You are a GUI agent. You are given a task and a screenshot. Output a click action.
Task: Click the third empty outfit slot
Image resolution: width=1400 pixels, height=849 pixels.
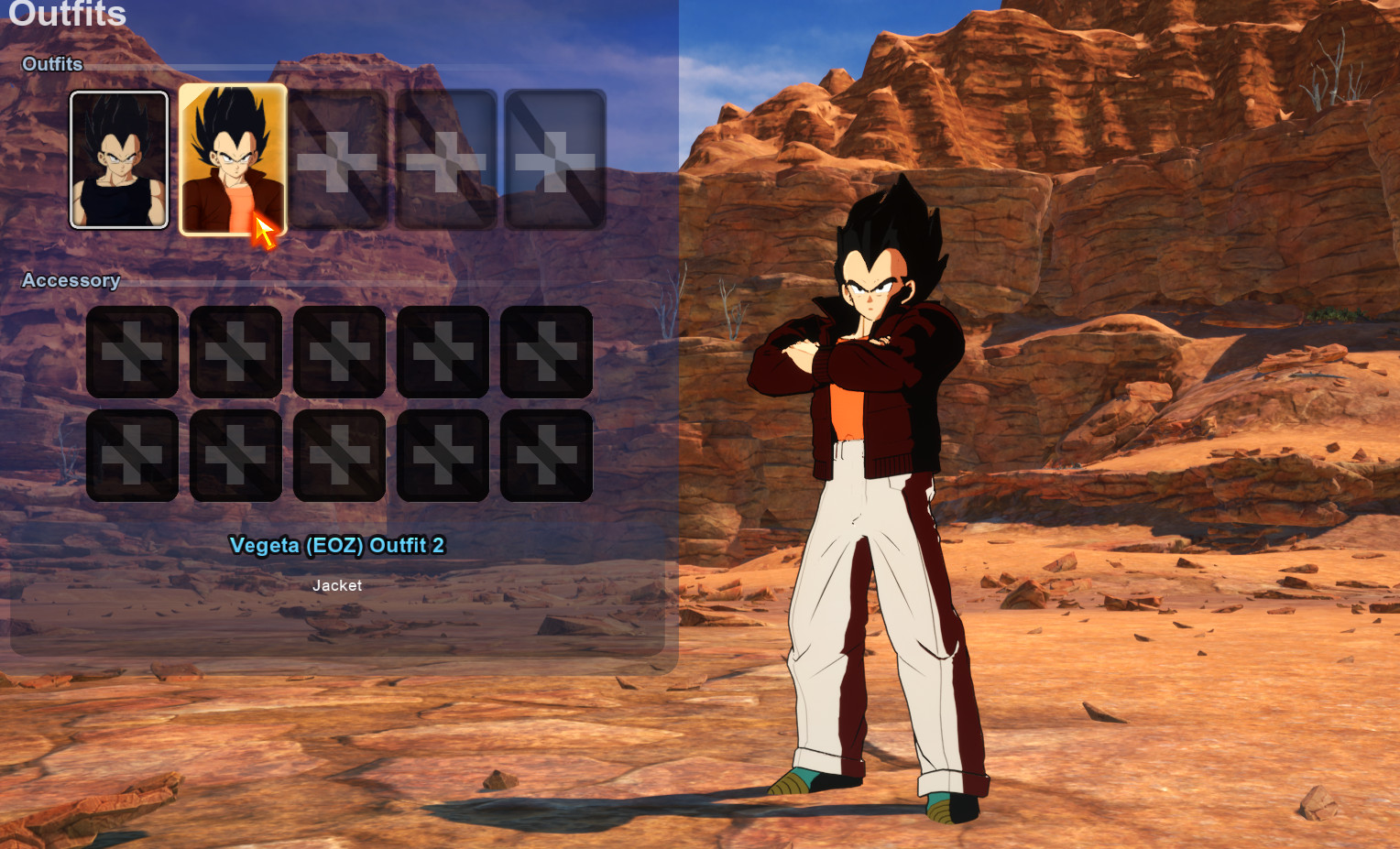pyautogui.click(x=338, y=159)
